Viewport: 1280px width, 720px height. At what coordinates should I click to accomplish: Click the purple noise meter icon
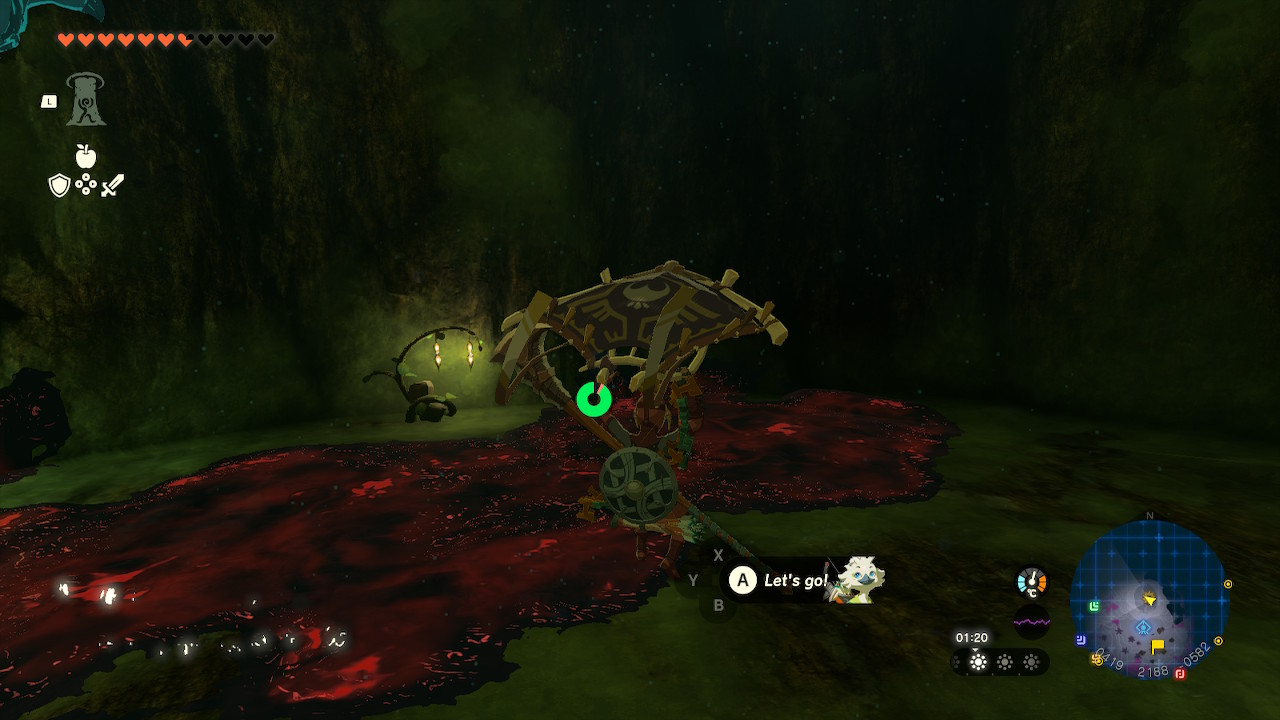[1032, 621]
